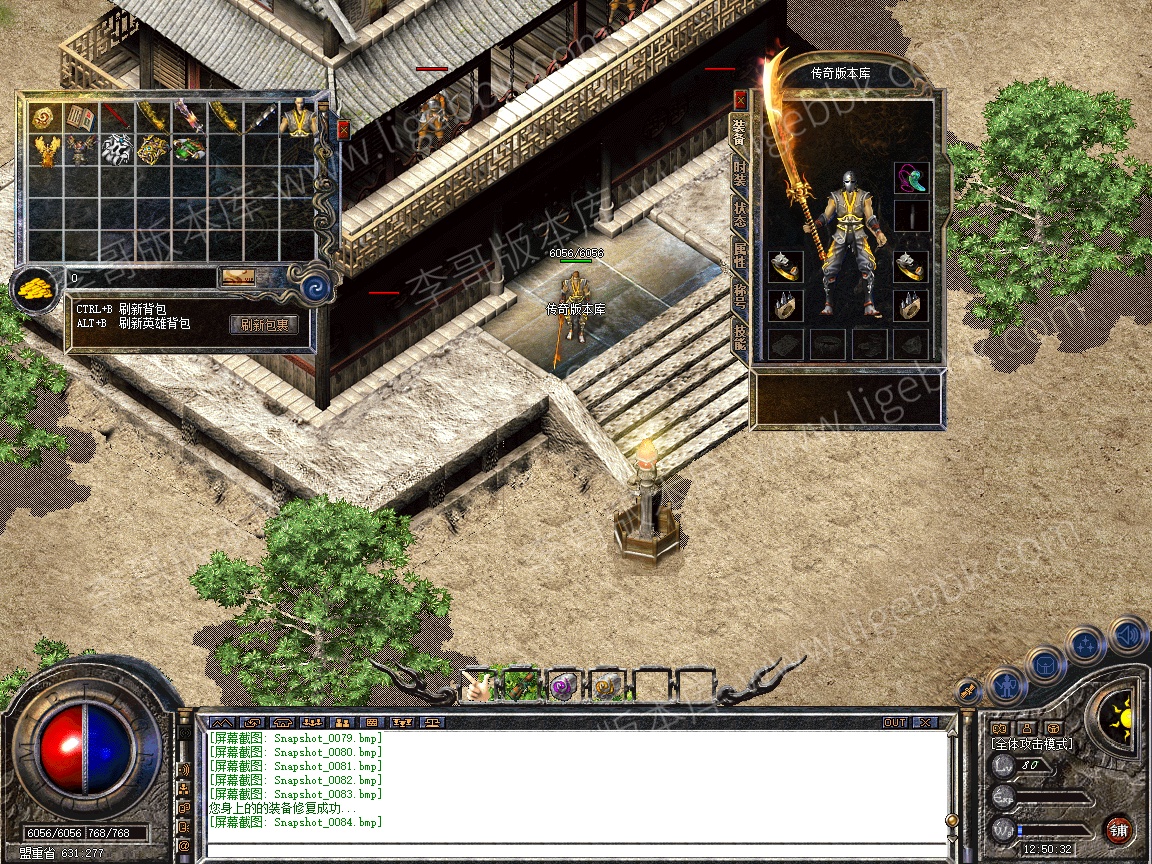Pick the golden winged armor in bag
Viewport: 1152px width, 864px height.
tap(44, 150)
